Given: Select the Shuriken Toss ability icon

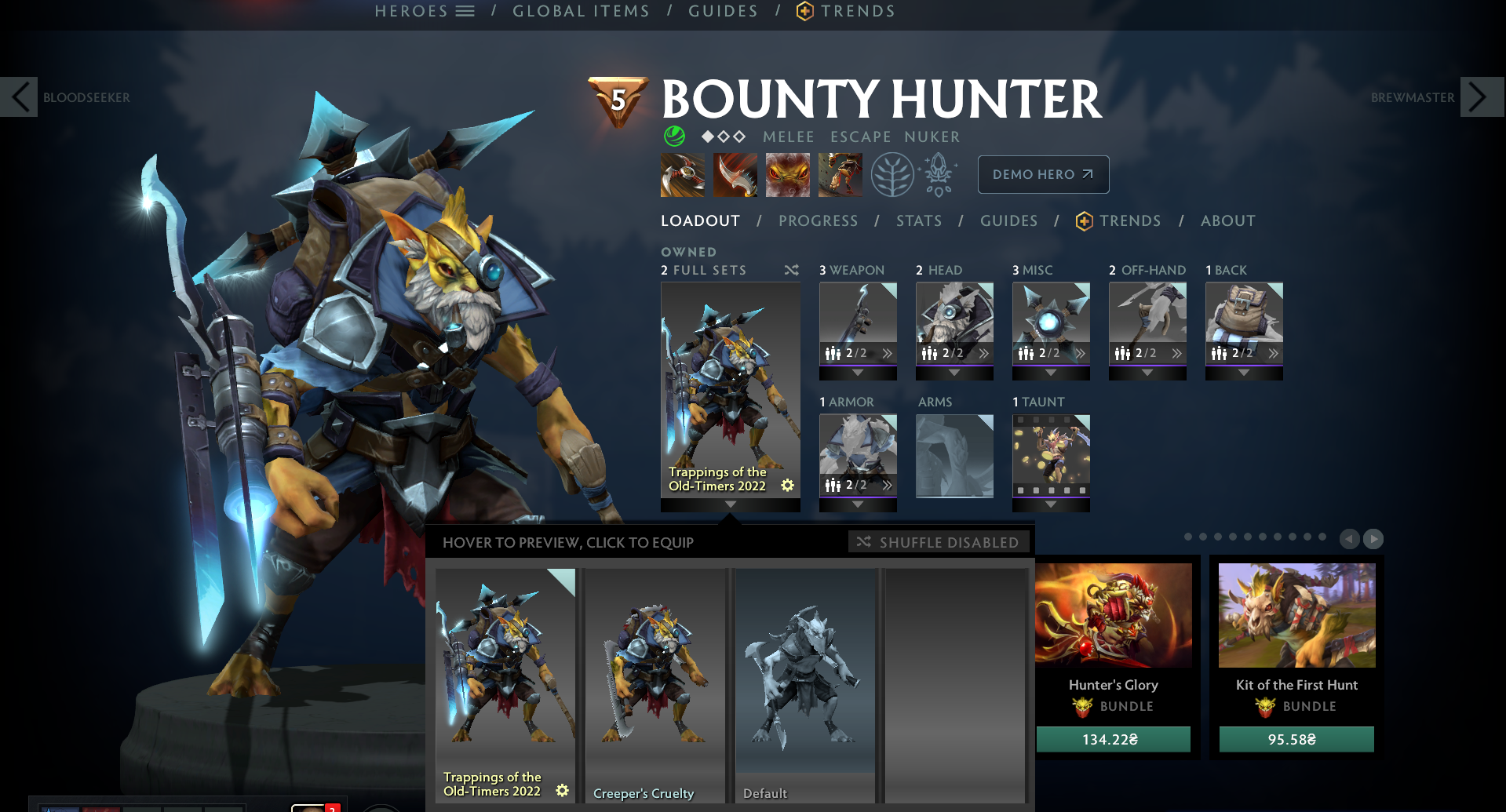Looking at the screenshot, I should (x=681, y=174).
